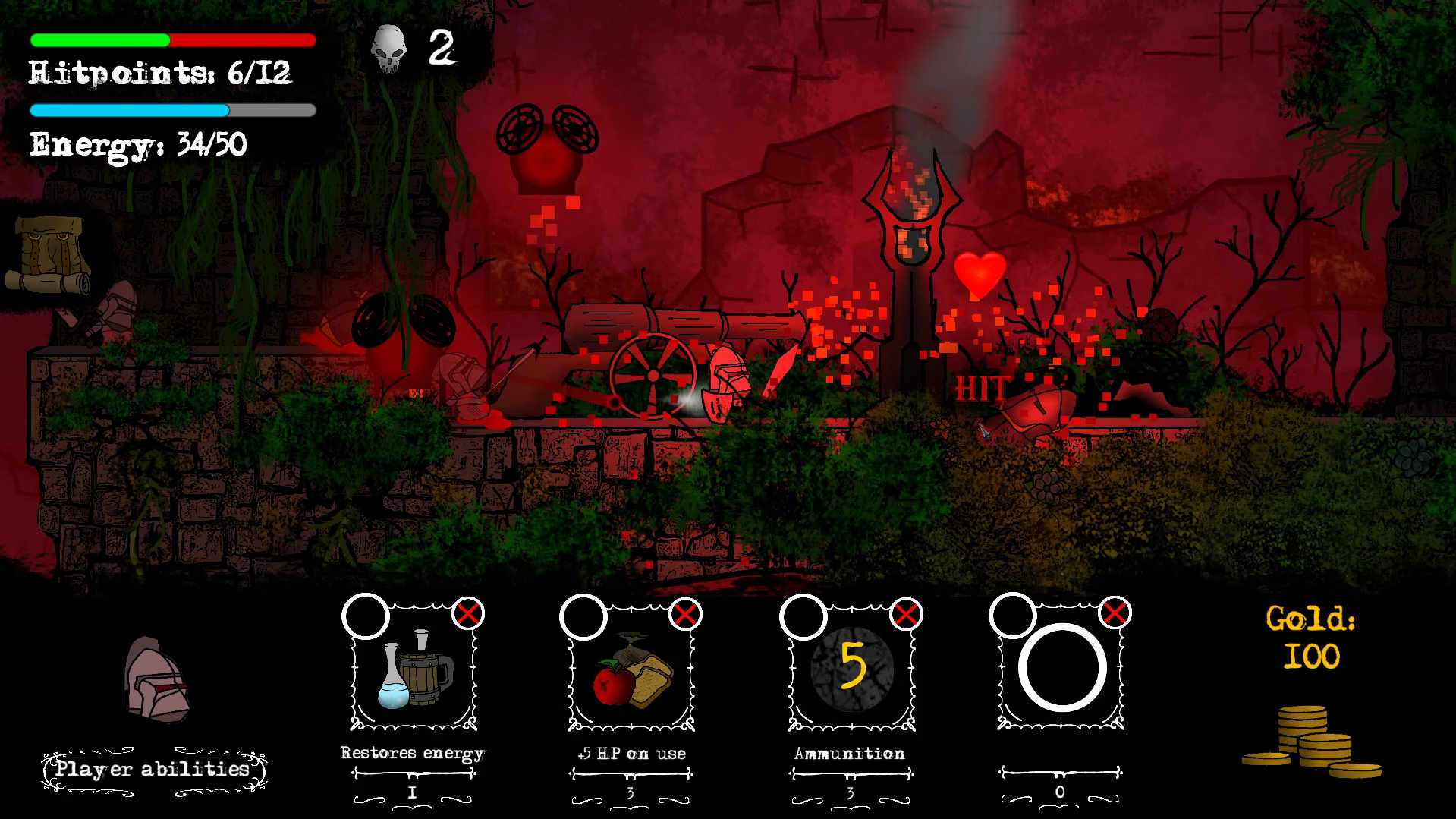Screen dimensions: 1456x819
Task: Open the Player abilities panel
Action: point(153,770)
